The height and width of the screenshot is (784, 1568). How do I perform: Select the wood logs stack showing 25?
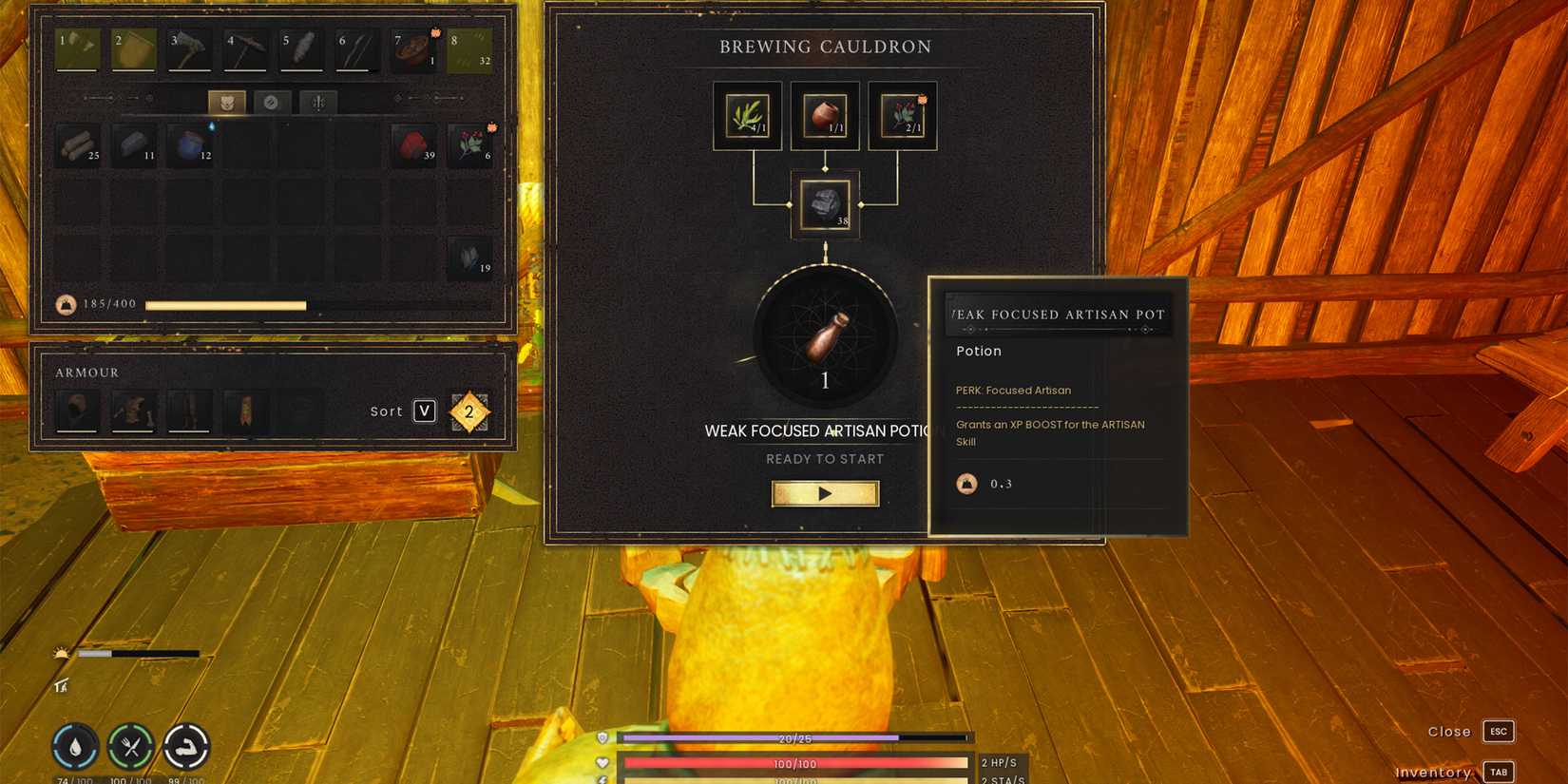tap(78, 146)
